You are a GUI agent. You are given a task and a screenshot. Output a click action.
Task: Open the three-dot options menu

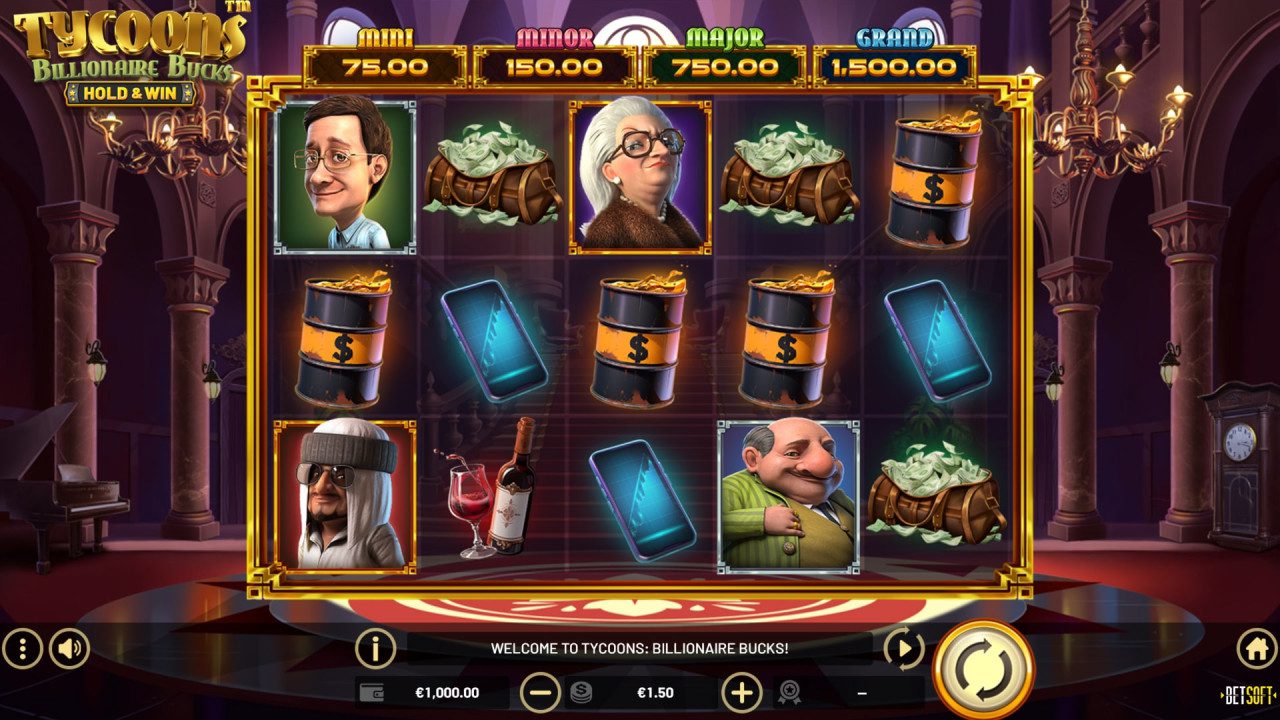(x=22, y=645)
